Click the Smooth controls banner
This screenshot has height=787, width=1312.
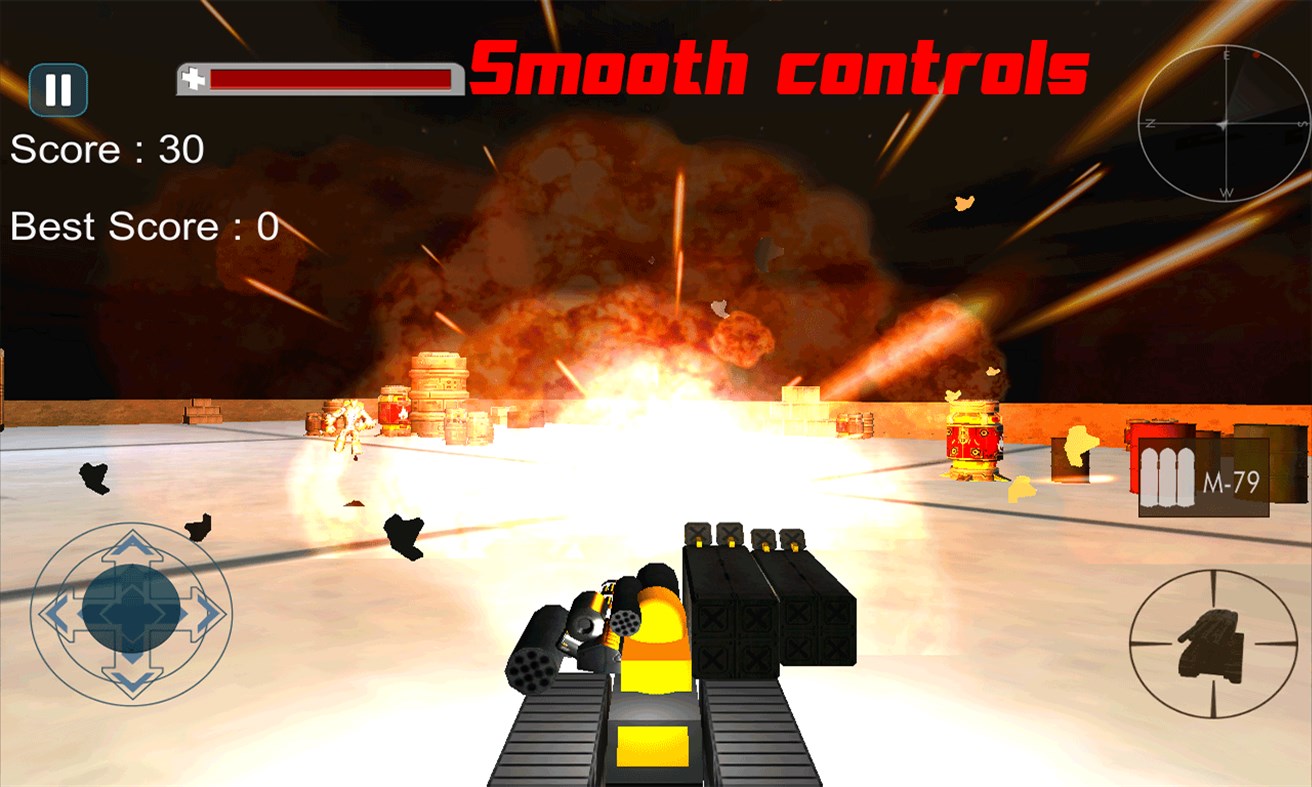(x=778, y=67)
